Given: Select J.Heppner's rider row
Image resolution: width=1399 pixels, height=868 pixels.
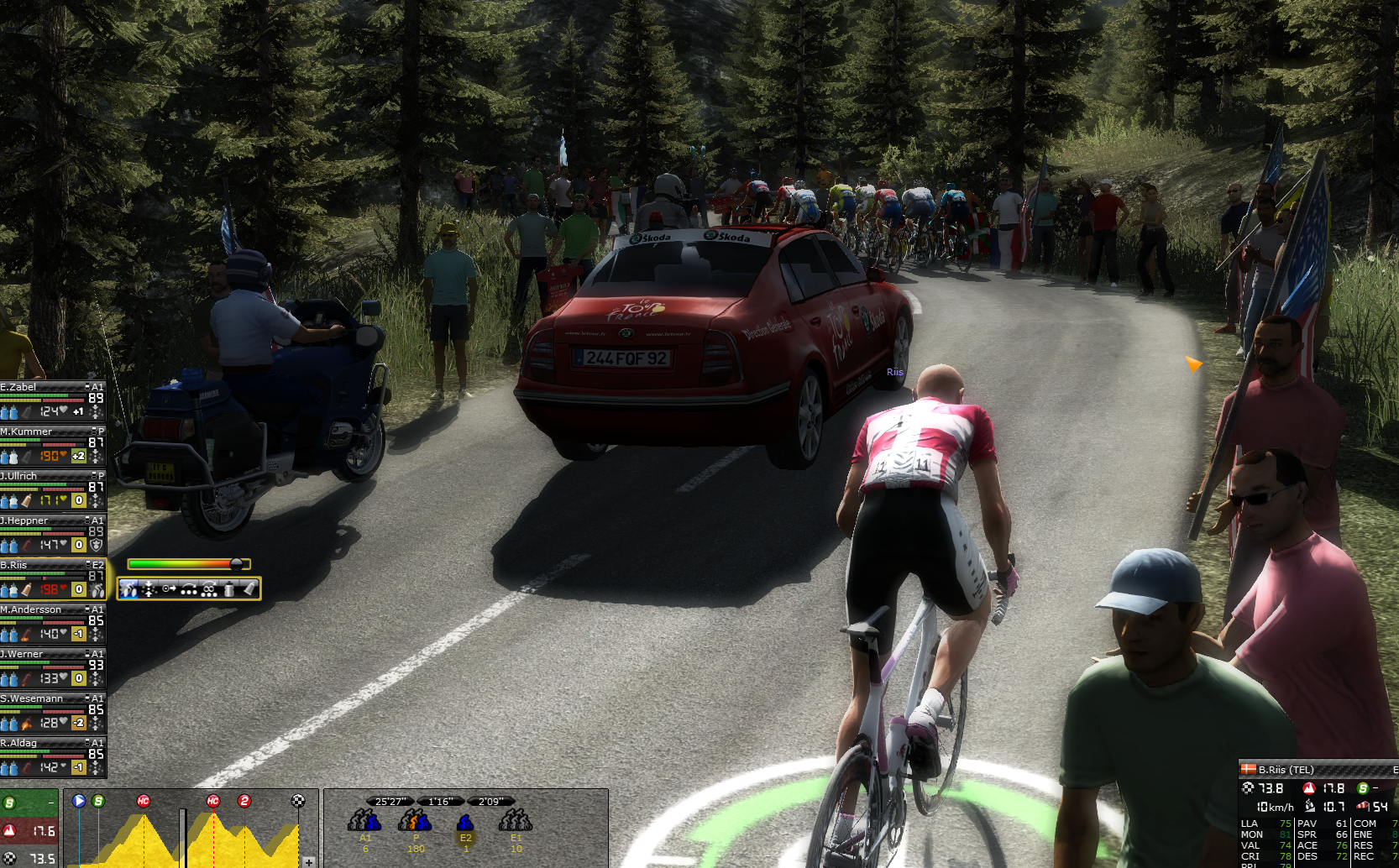Looking at the screenshot, I should 52,533.
